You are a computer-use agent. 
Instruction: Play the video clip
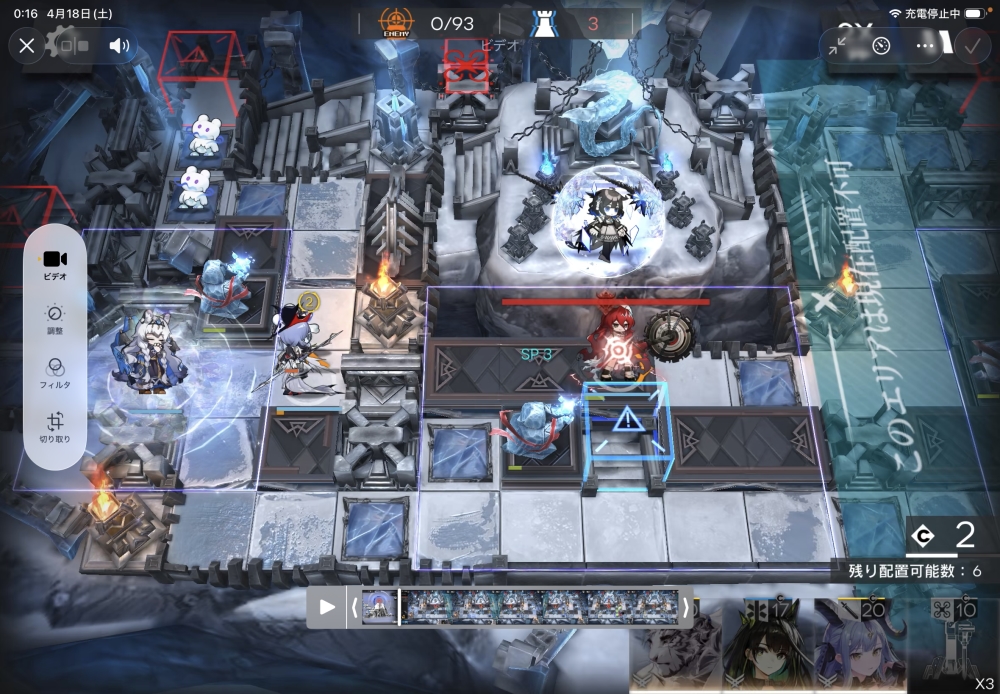(x=327, y=606)
